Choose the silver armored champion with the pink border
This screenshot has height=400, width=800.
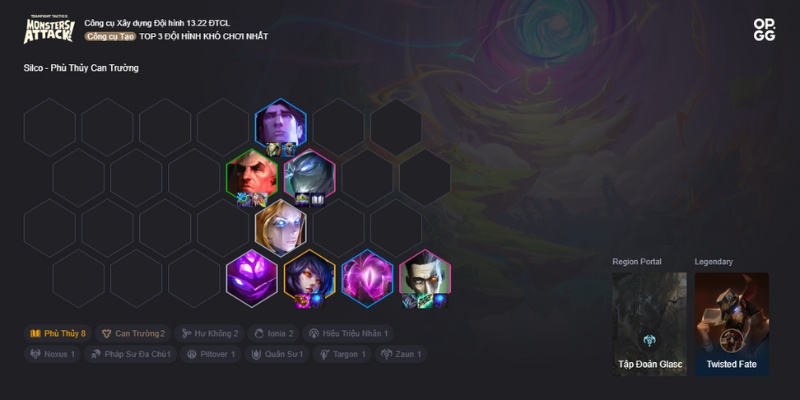309,175
